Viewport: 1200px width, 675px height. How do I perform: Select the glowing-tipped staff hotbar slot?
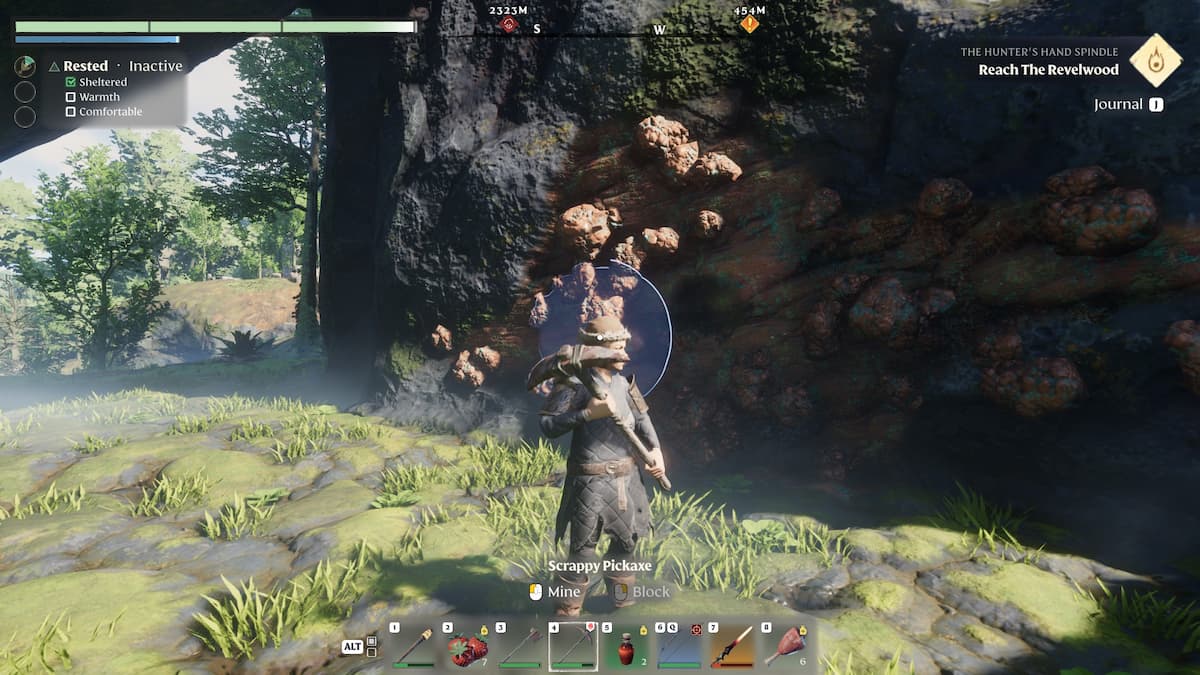(732, 647)
